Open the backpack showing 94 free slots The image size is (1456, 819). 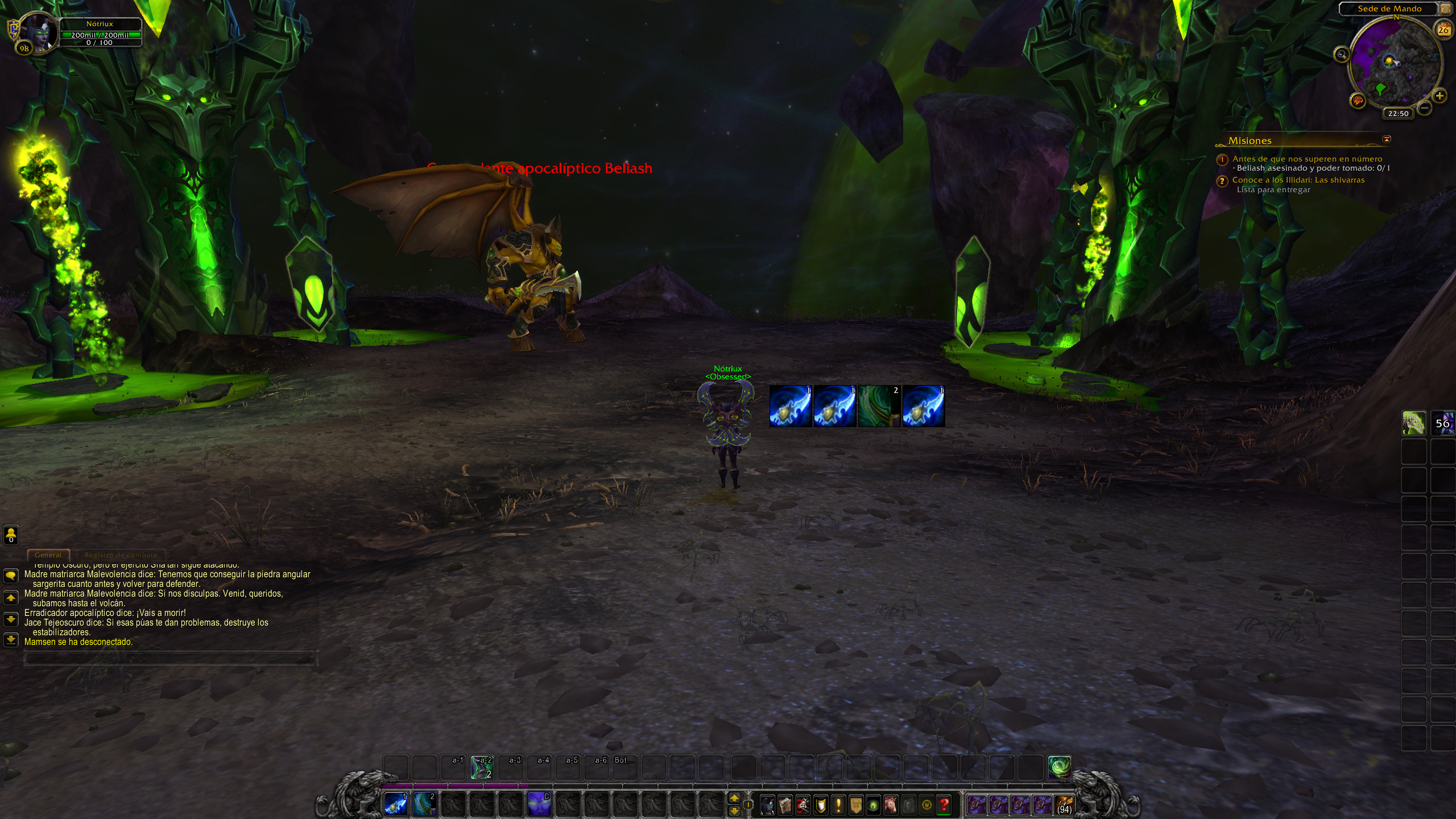pyautogui.click(x=1064, y=805)
